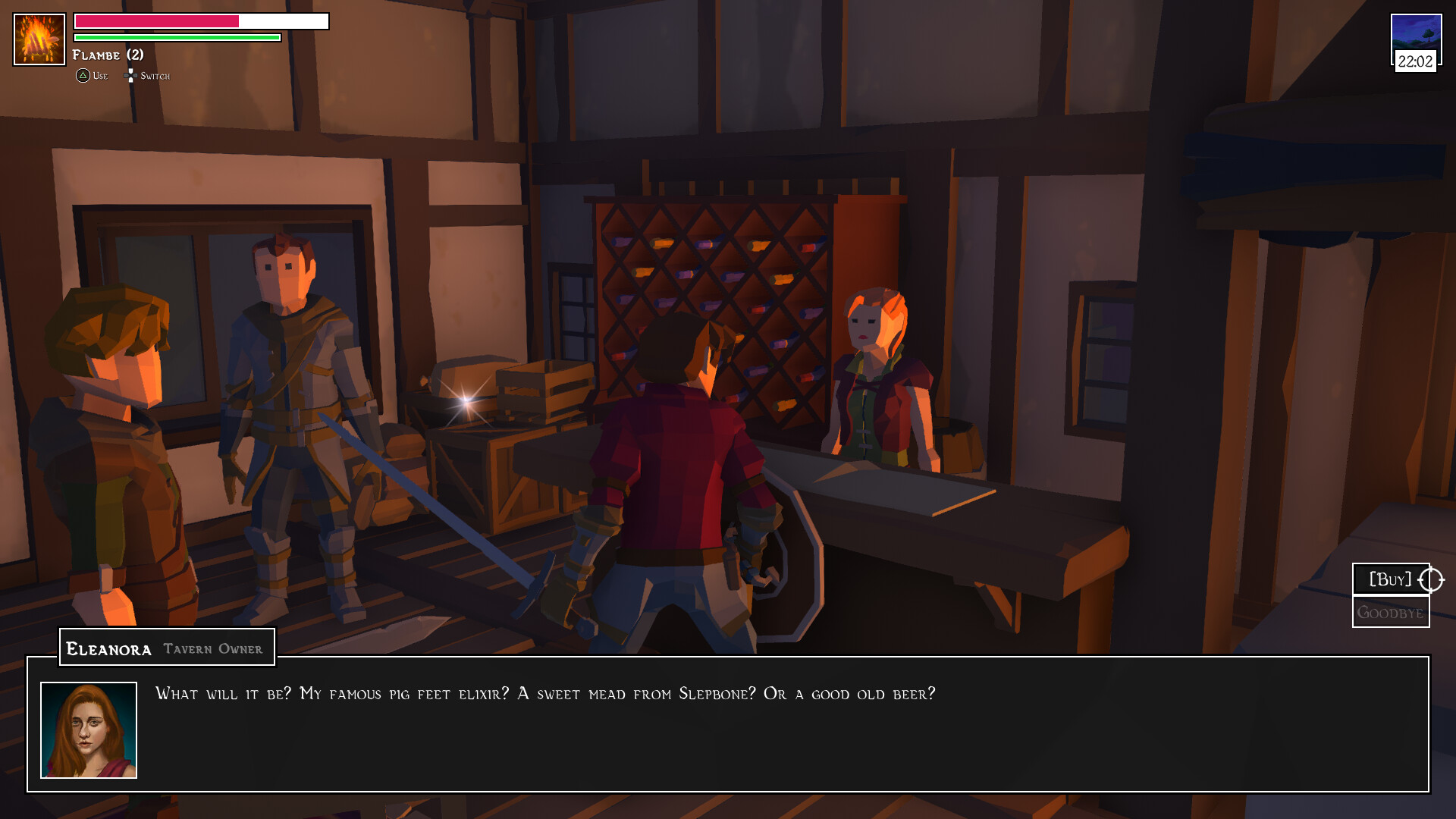Click the crosshair reticle icon

pos(1431,579)
